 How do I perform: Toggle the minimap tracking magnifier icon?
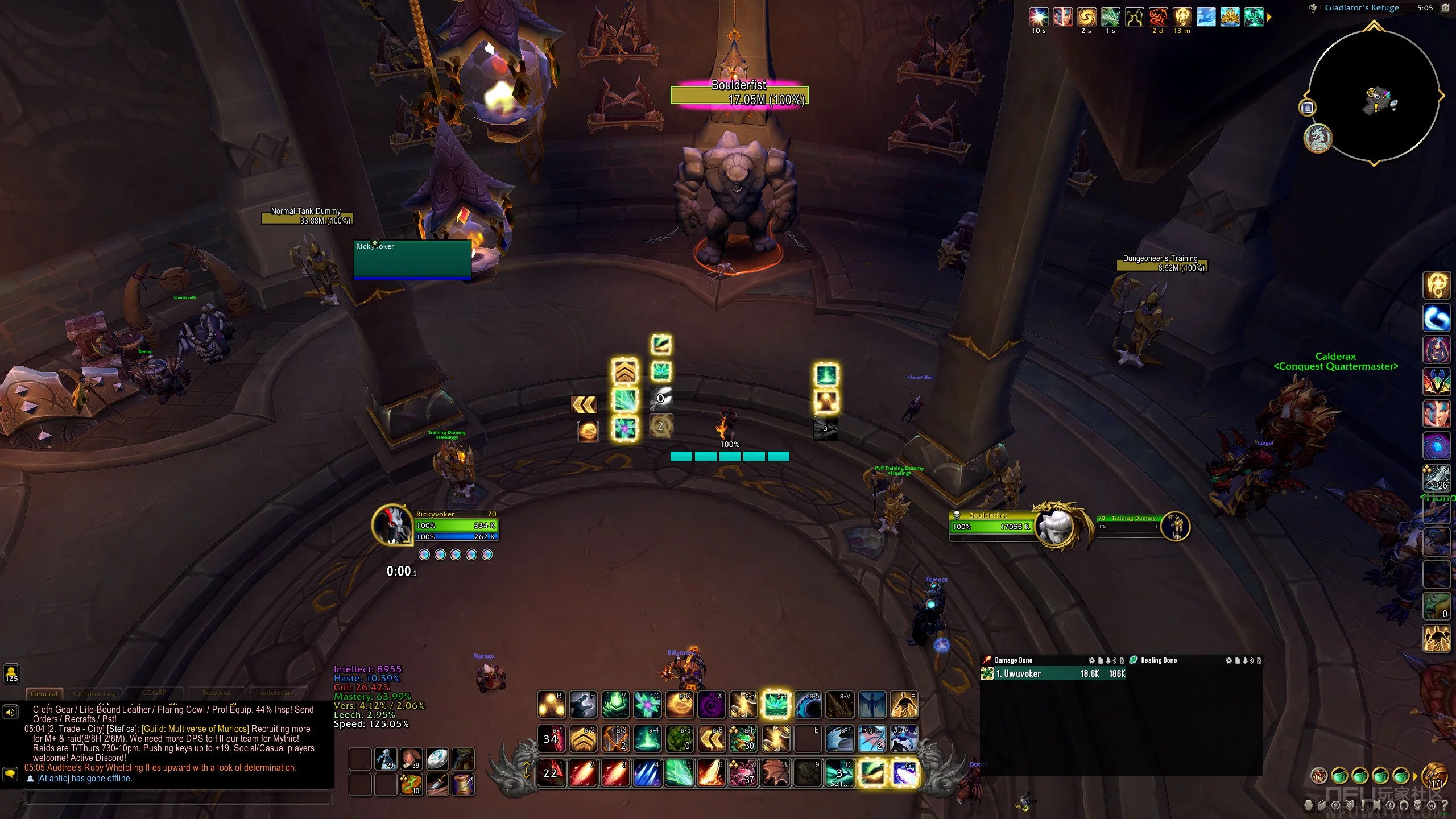pos(1313,8)
